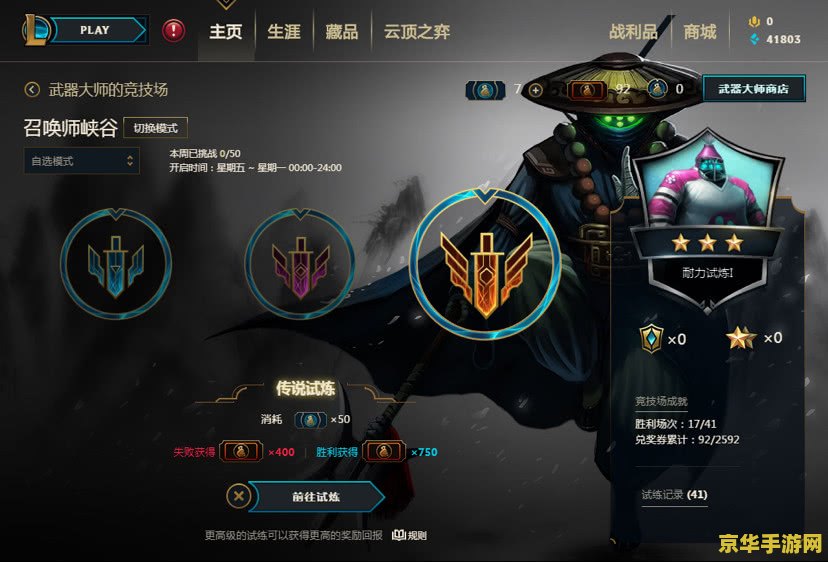The height and width of the screenshot is (562, 828).
Task: Open the 自选模式 dropdown
Action: pyautogui.click(x=81, y=160)
